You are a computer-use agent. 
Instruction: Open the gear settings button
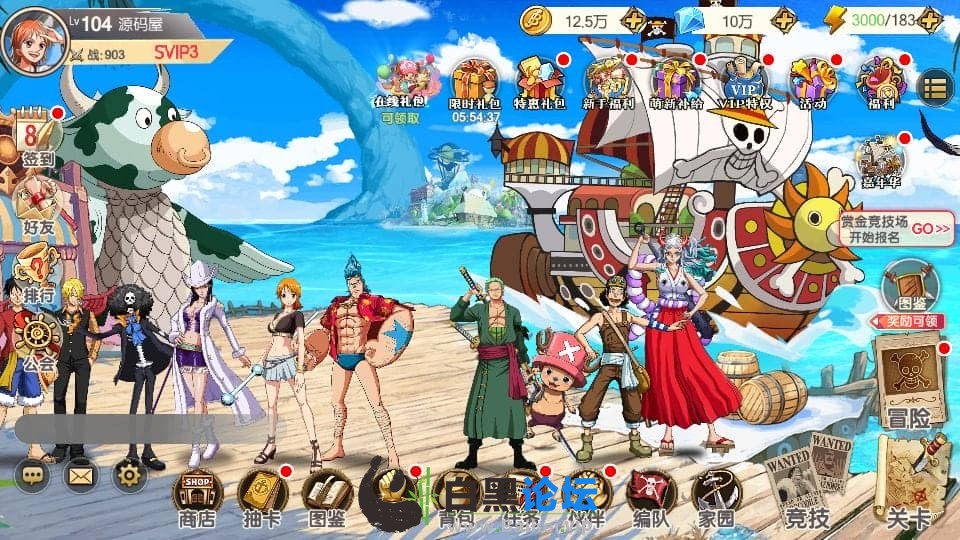[x=131, y=474]
